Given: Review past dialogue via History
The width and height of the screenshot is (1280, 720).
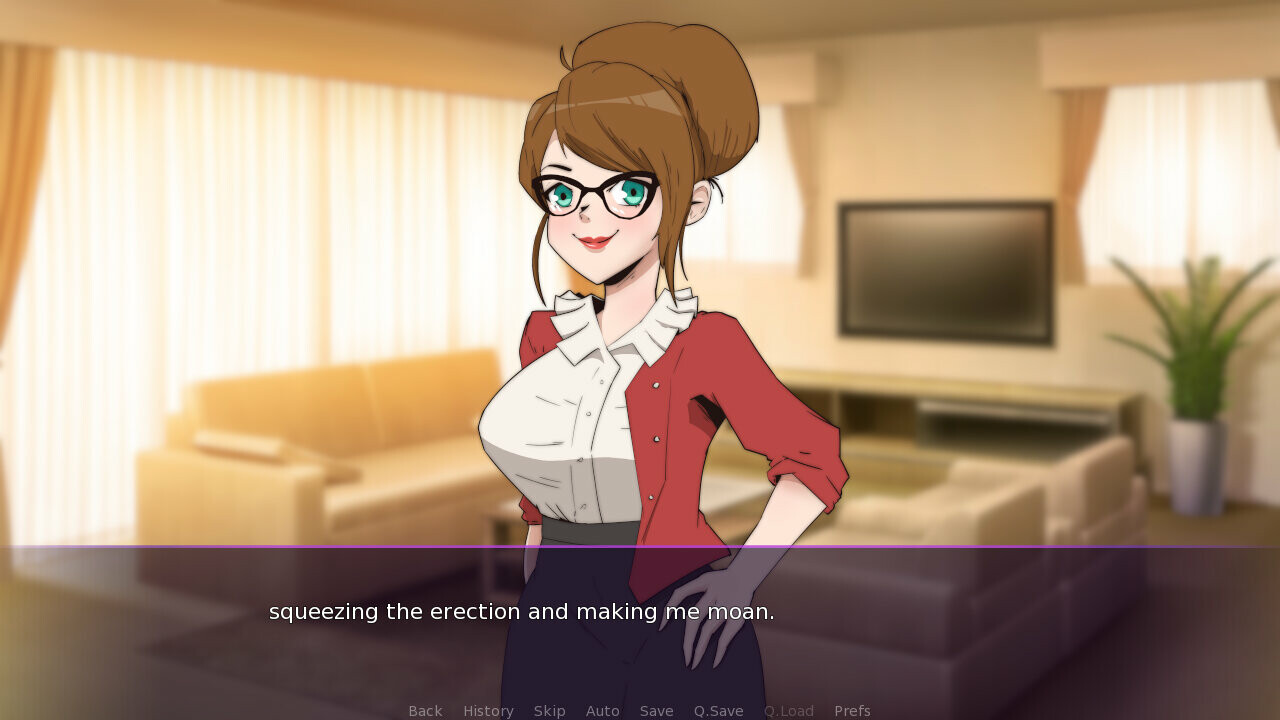Looking at the screenshot, I should coord(487,710).
